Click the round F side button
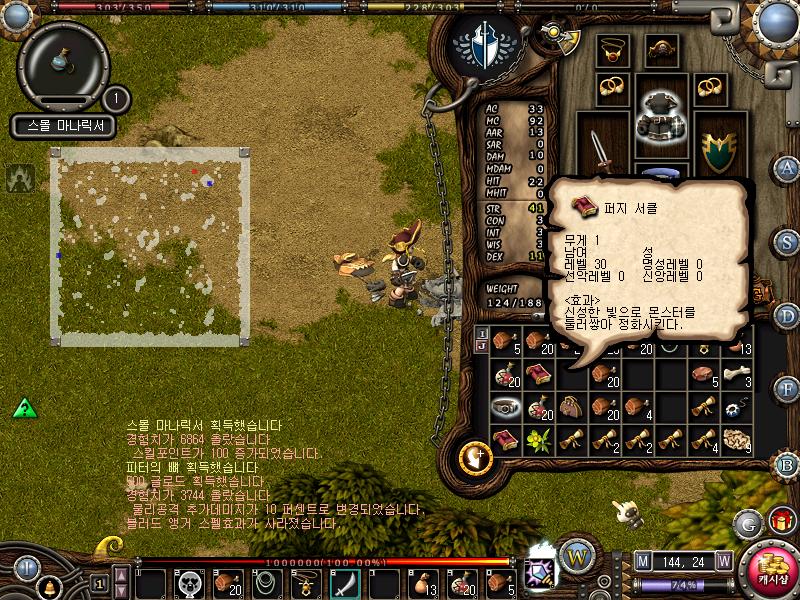This screenshot has height=600, width=800. click(x=787, y=387)
